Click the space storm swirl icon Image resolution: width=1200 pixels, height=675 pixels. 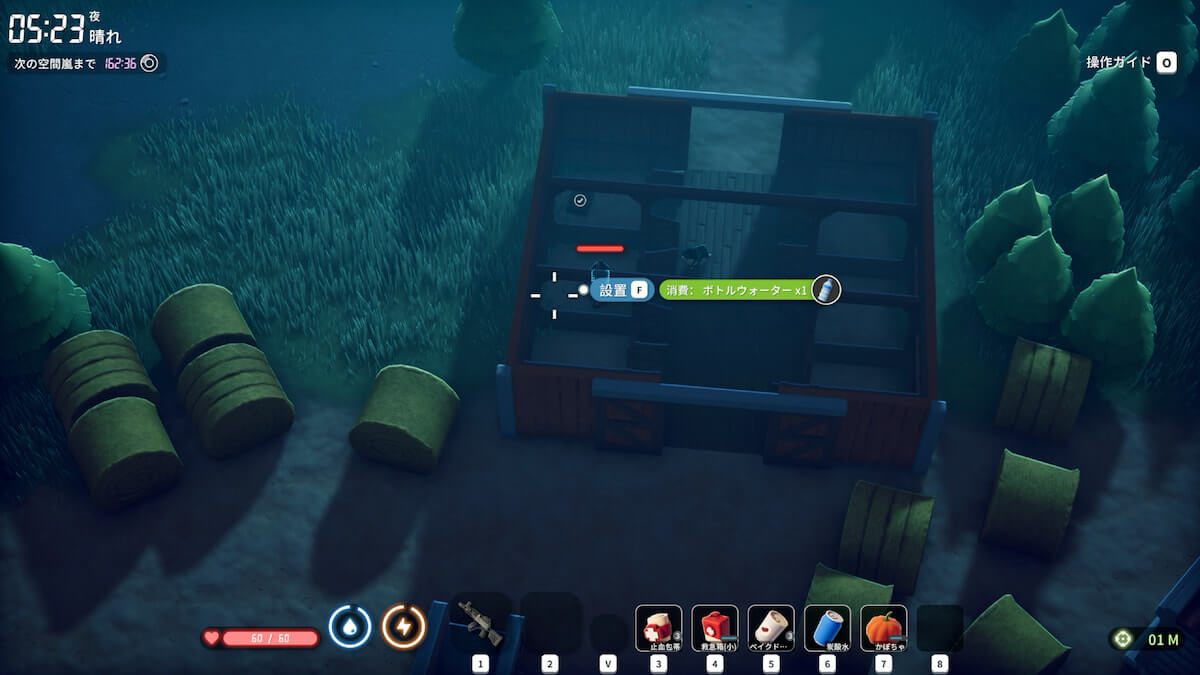tap(149, 63)
